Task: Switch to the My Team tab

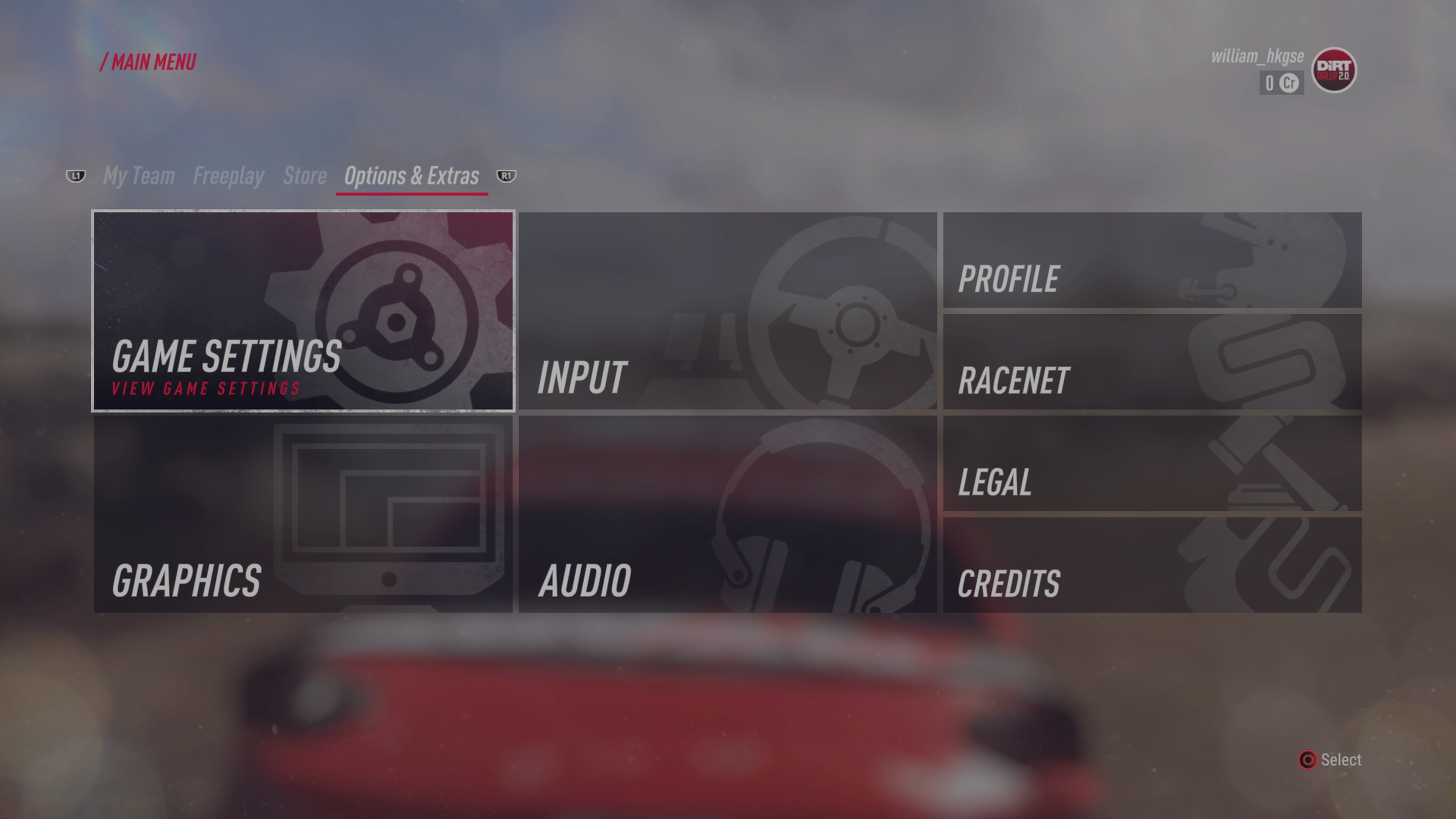Action: pyautogui.click(x=139, y=176)
